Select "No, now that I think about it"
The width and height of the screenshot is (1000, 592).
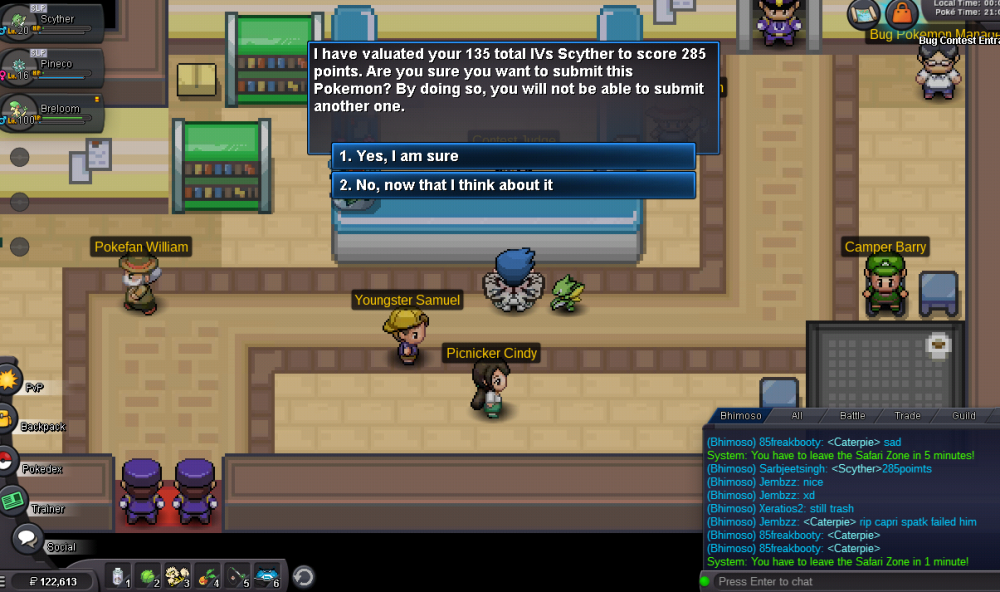coord(513,185)
